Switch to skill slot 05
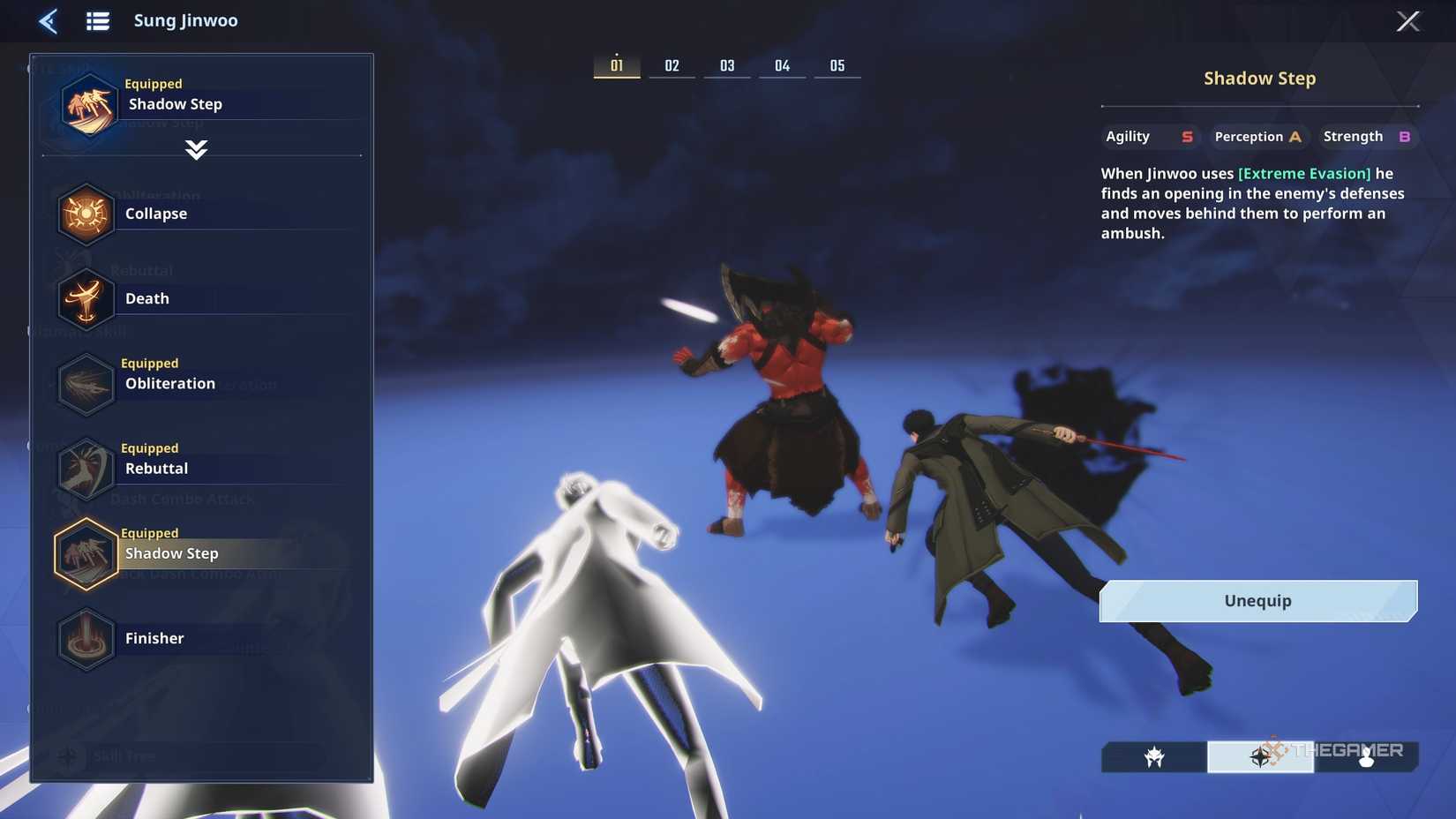 coord(837,64)
